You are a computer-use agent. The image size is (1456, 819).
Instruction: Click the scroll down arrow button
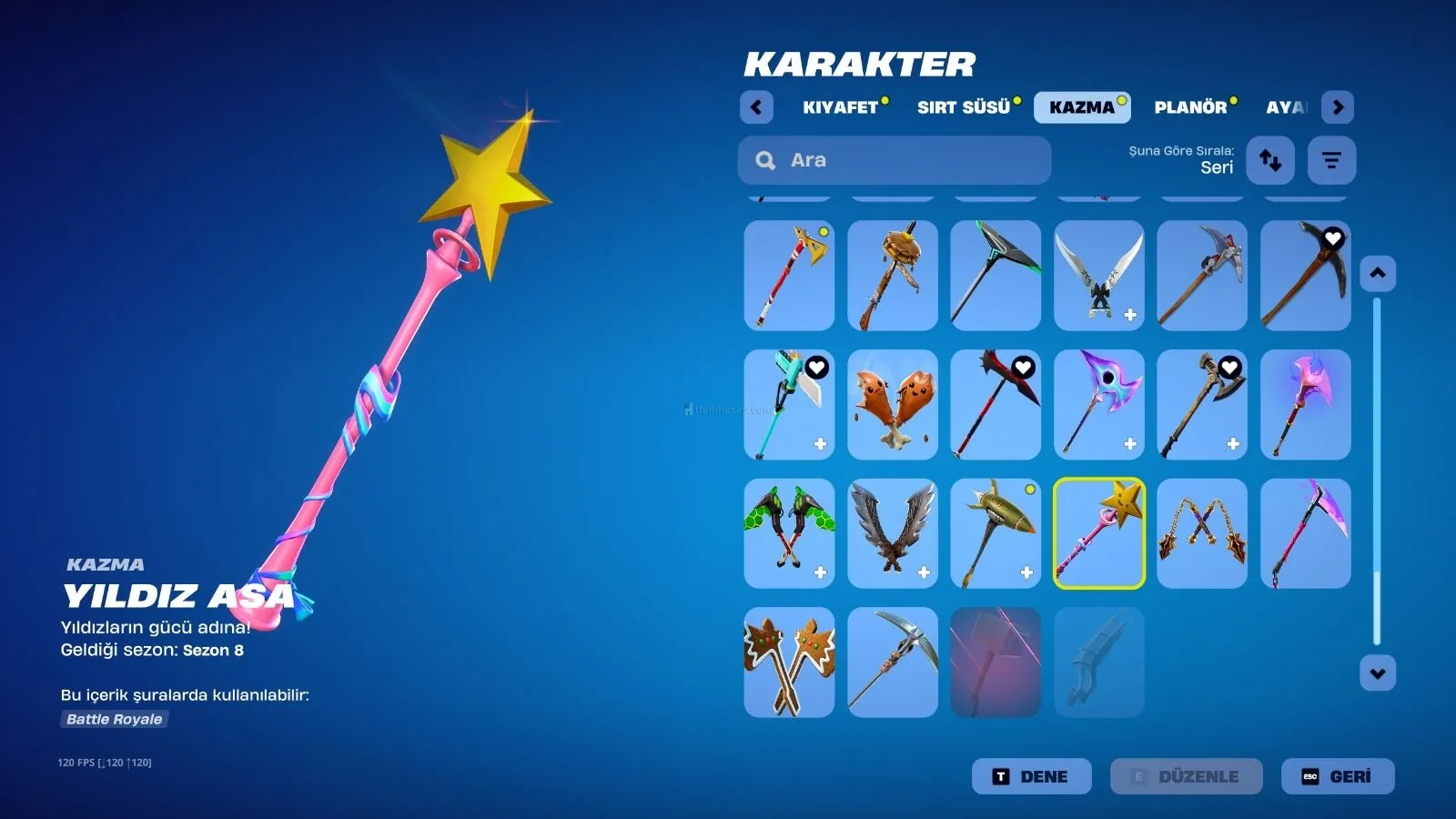click(1377, 673)
